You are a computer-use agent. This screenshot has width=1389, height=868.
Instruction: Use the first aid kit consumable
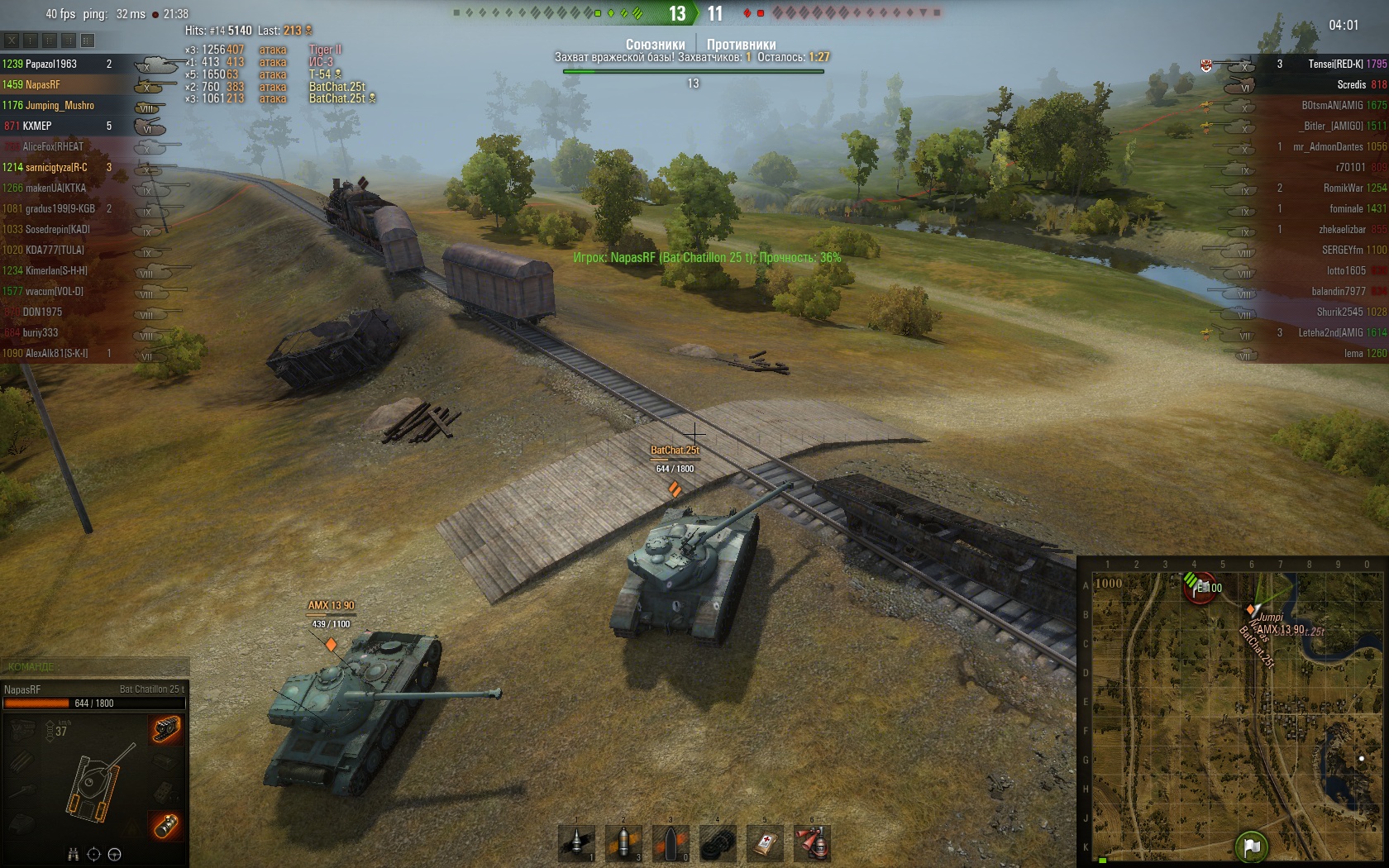pos(765,842)
